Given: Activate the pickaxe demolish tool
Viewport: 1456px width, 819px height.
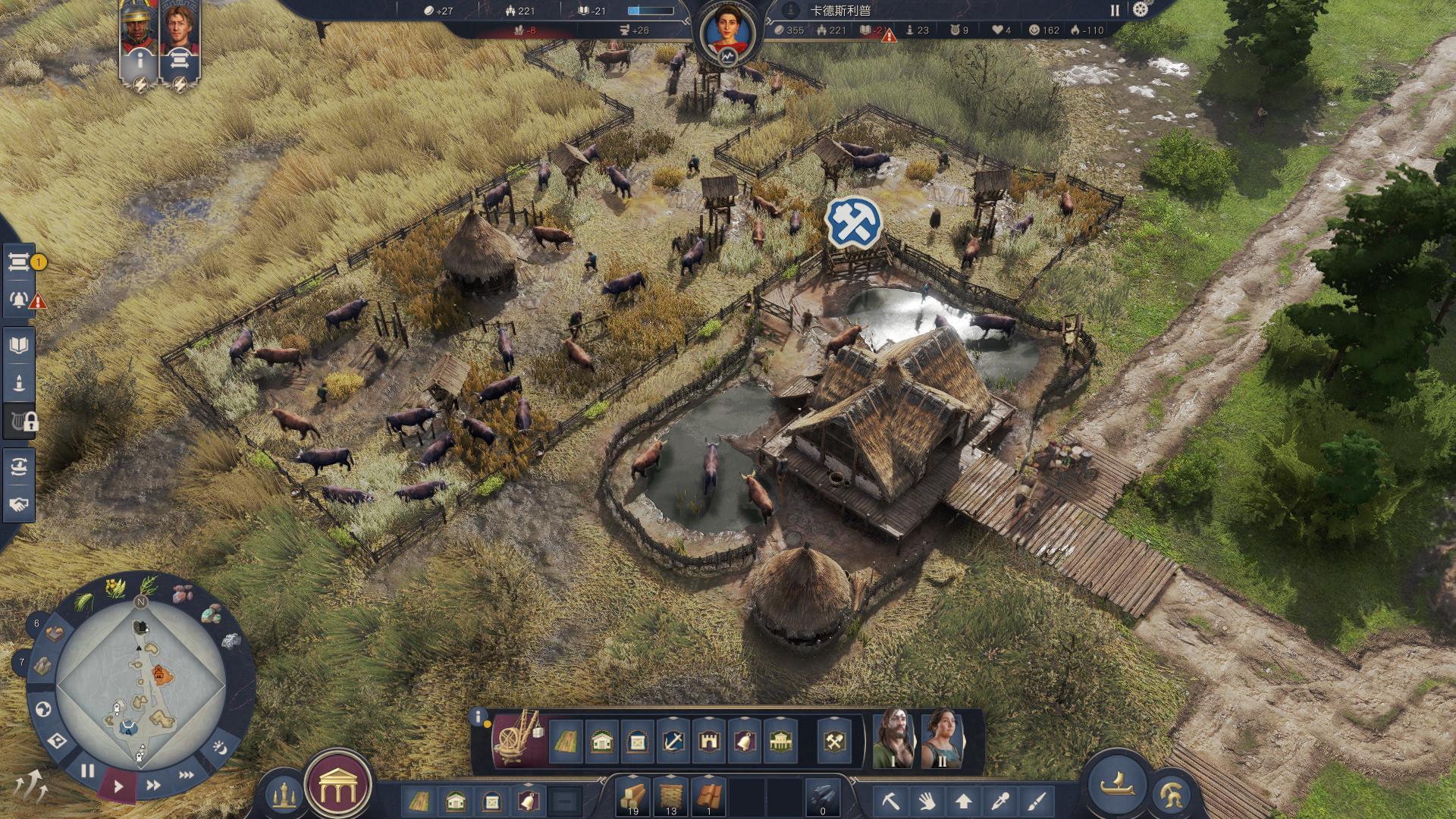Looking at the screenshot, I should click(x=890, y=801).
